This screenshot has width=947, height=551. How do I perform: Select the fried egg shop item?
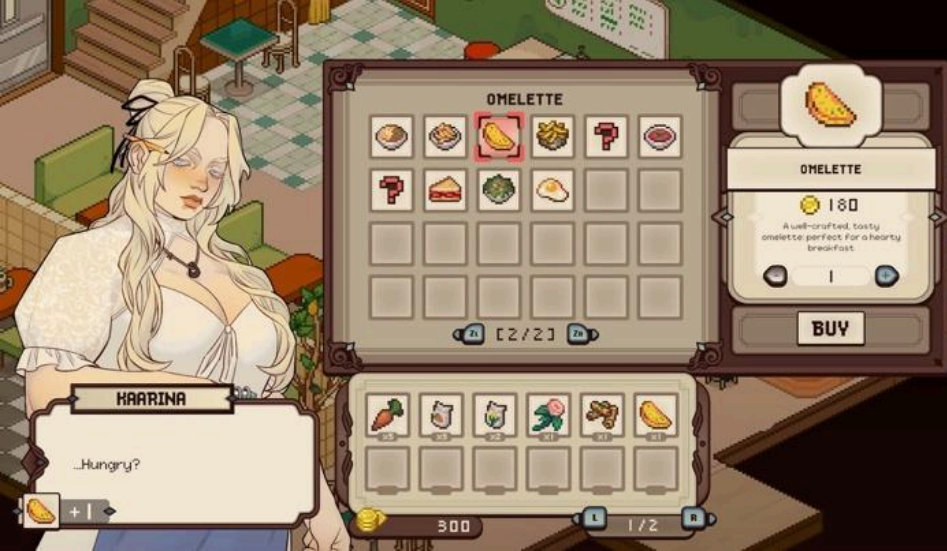[552, 189]
